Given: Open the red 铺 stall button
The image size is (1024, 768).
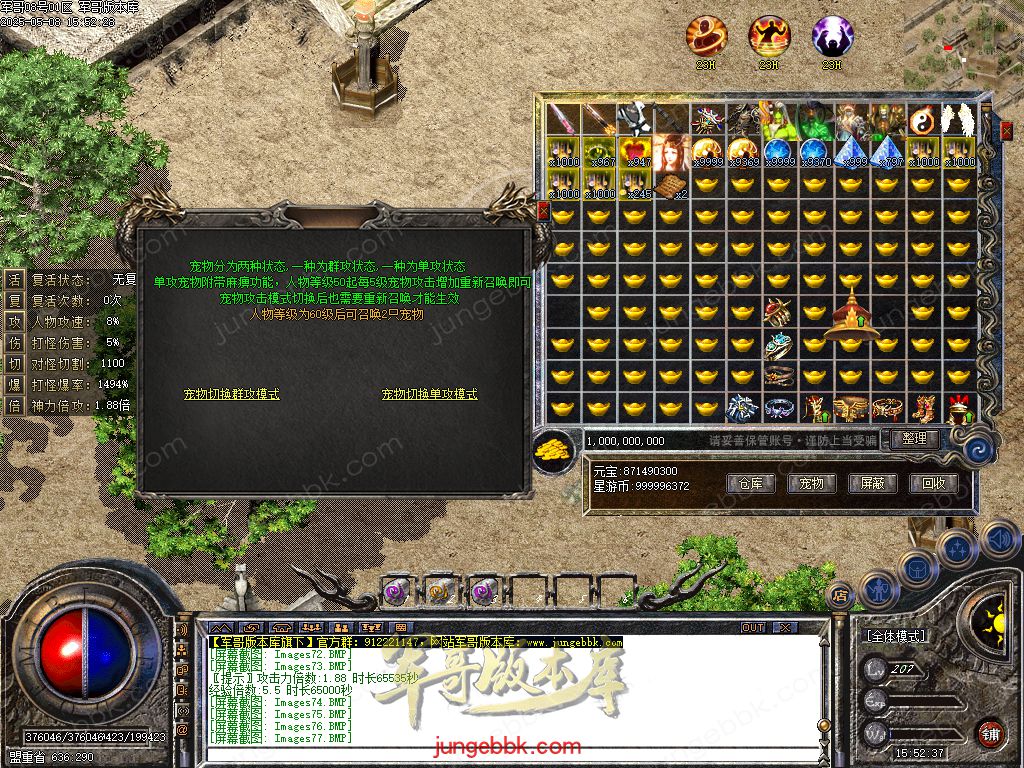Looking at the screenshot, I should click(990, 732).
